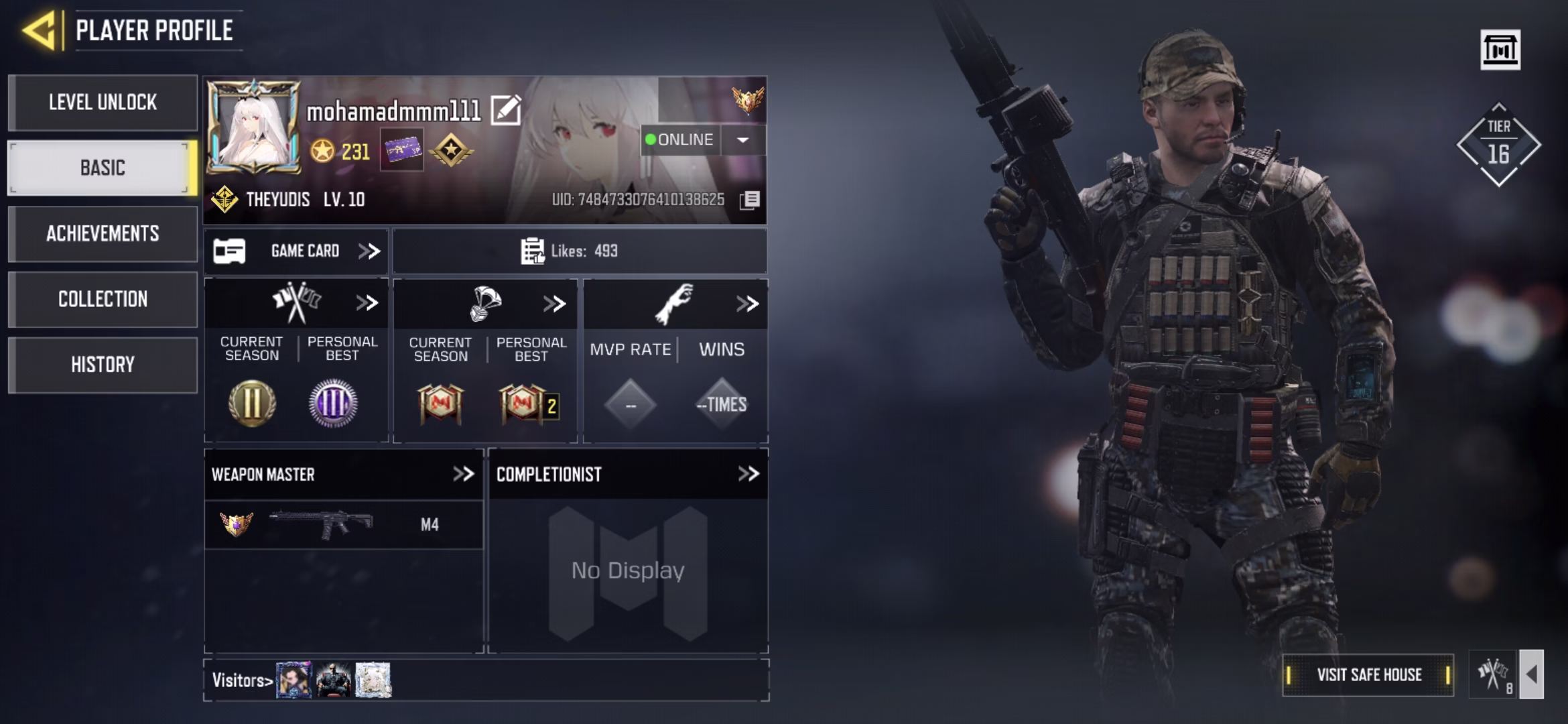Image resolution: width=1568 pixels, height=724 pixels.
Task: Select the Basic profile tab
Action: (103, 168)
